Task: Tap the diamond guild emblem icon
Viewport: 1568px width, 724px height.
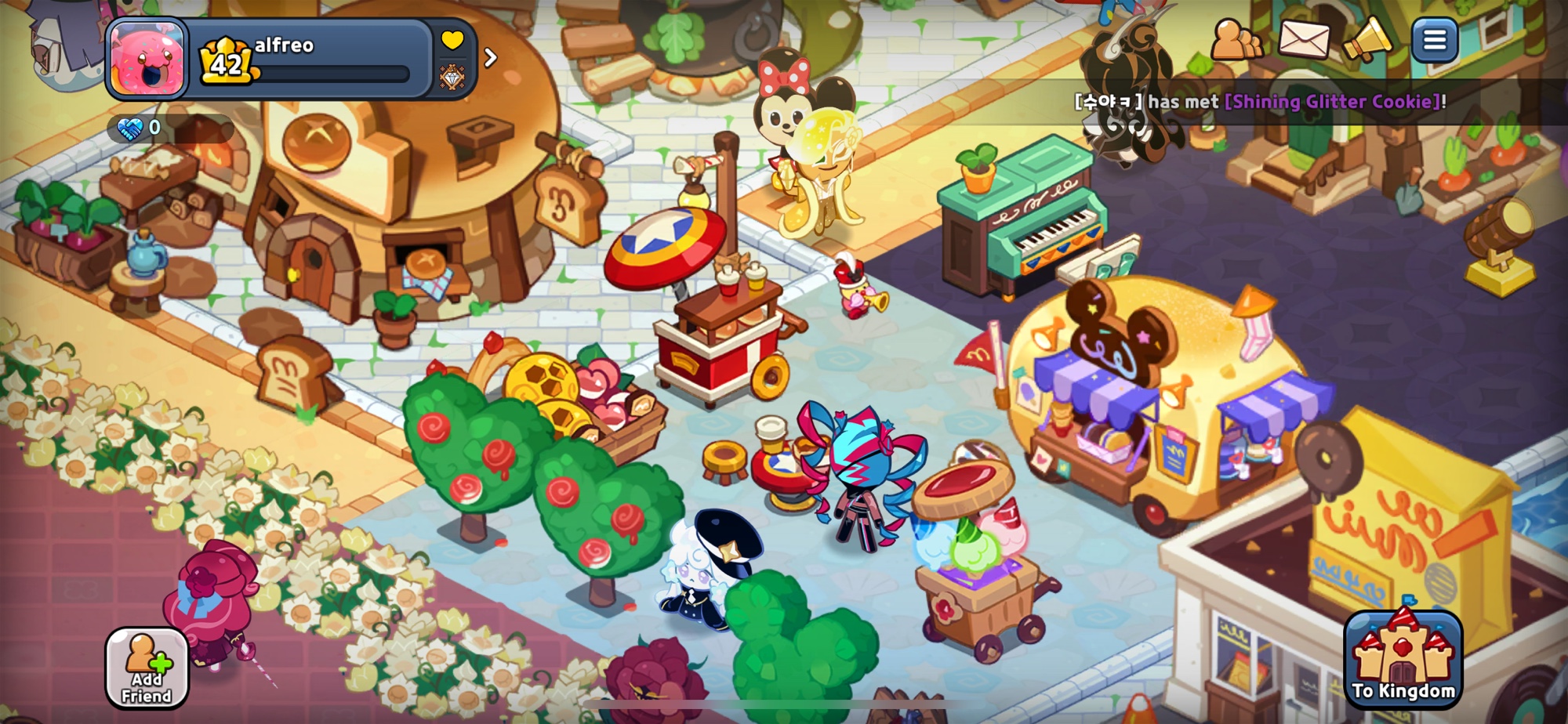Action: [x=452, y=78]
